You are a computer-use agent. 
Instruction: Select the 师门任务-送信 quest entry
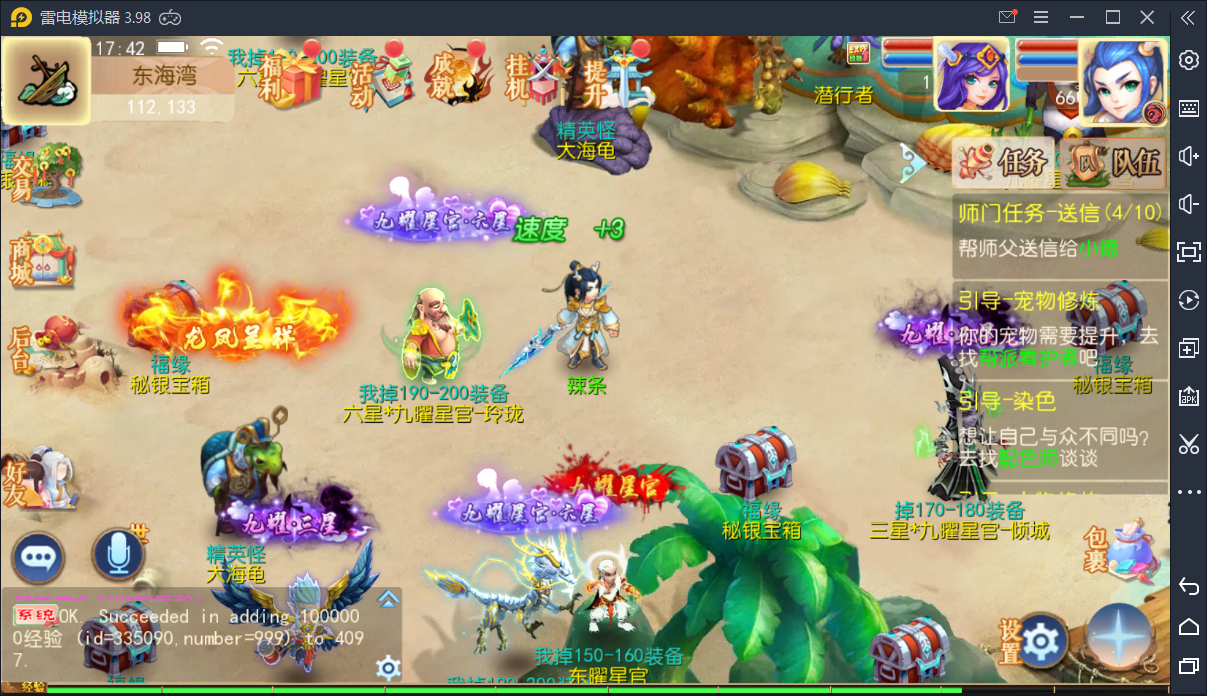[x=1058, y=230]
